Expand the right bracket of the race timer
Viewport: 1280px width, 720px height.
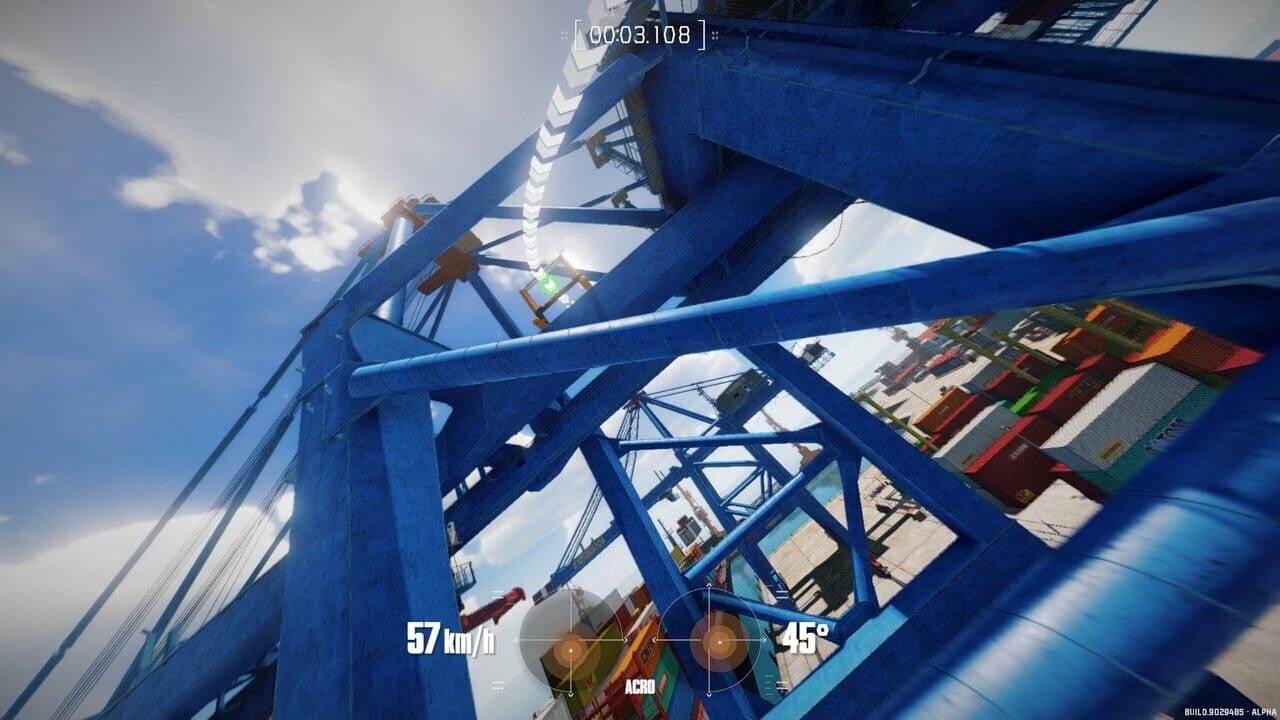[701, 34]
